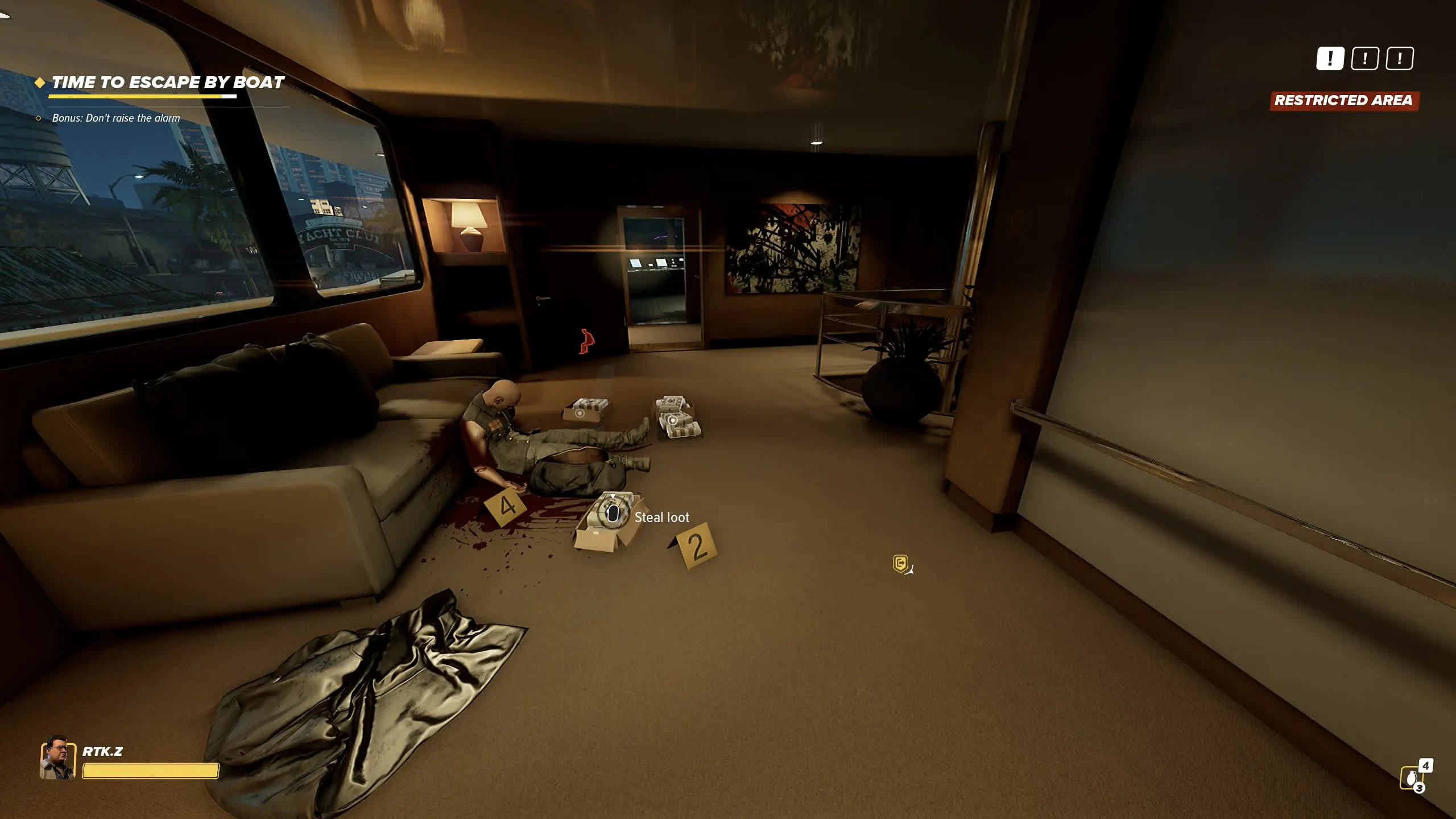The width and height of the screenshot is (1456, 819).
Task: Click the throwable item icon
Action: 1411,777
